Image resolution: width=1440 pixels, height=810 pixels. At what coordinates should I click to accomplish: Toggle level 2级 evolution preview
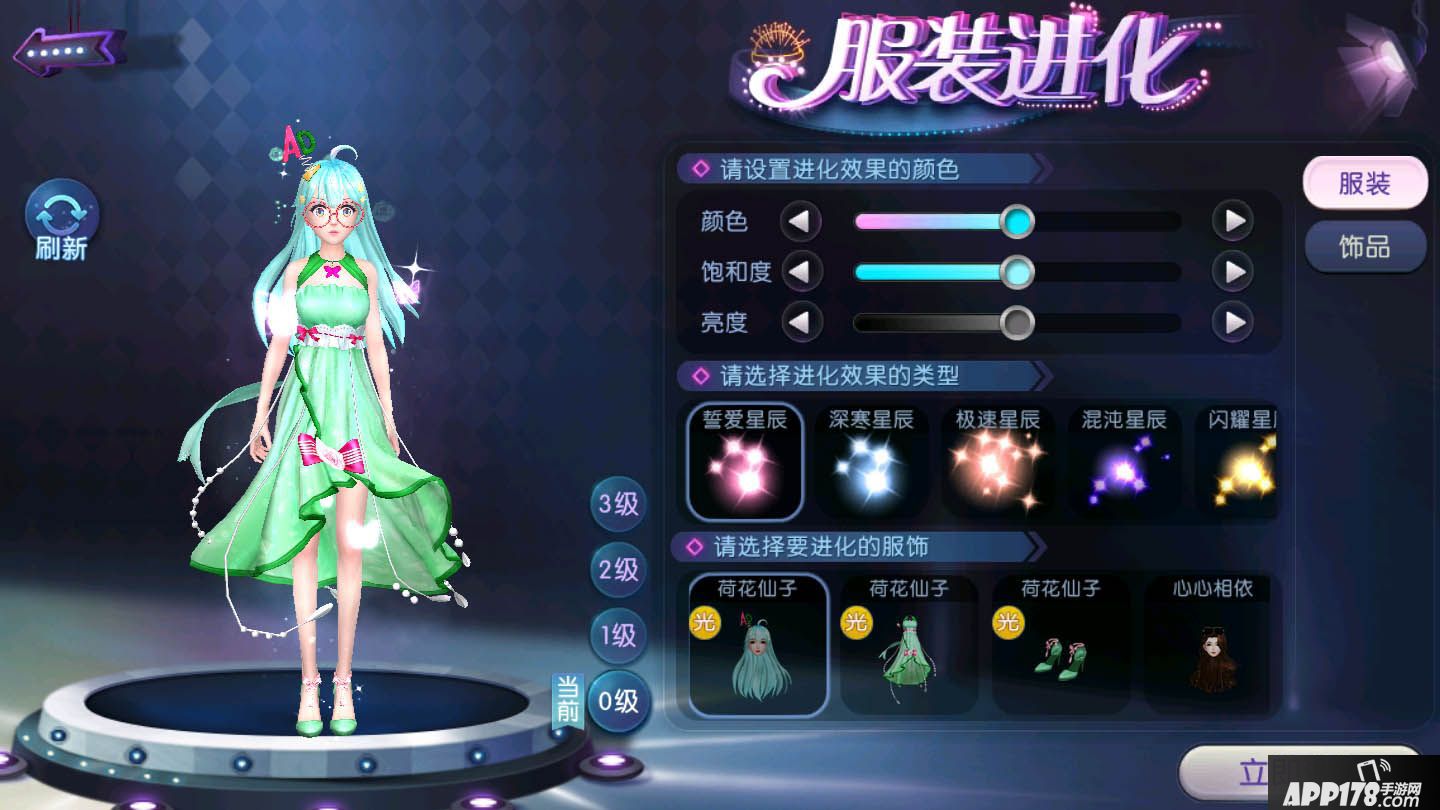coord(616,570)
